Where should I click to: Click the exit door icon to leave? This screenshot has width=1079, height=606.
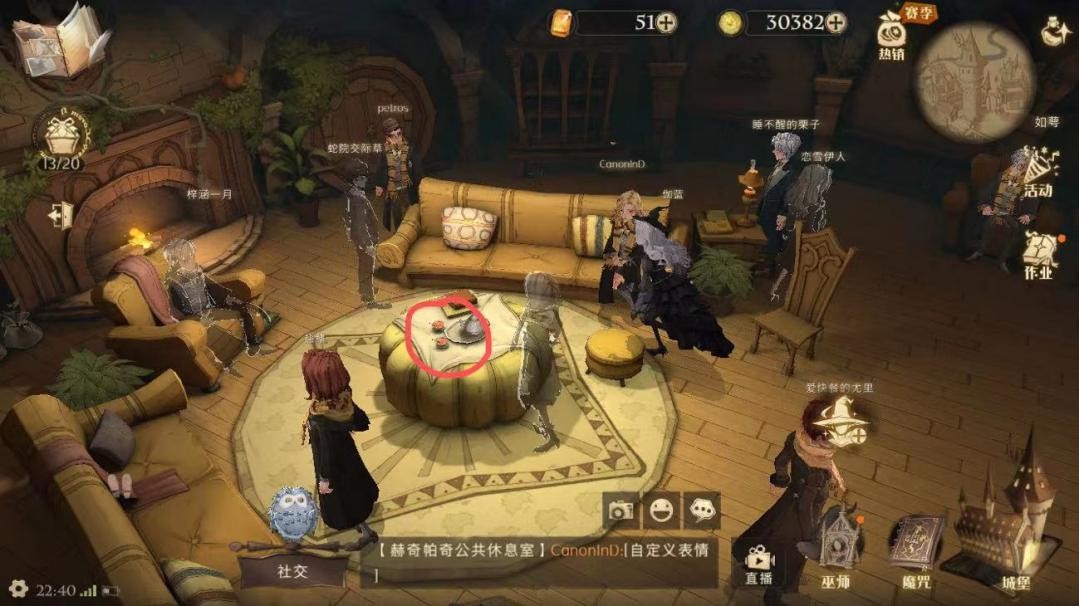point(60,214)
